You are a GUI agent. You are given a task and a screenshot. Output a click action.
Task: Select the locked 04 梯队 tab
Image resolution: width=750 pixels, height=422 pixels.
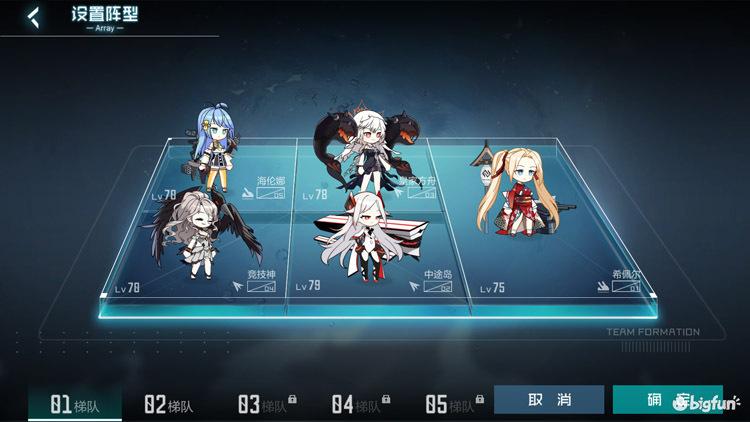tap(359, 404)
